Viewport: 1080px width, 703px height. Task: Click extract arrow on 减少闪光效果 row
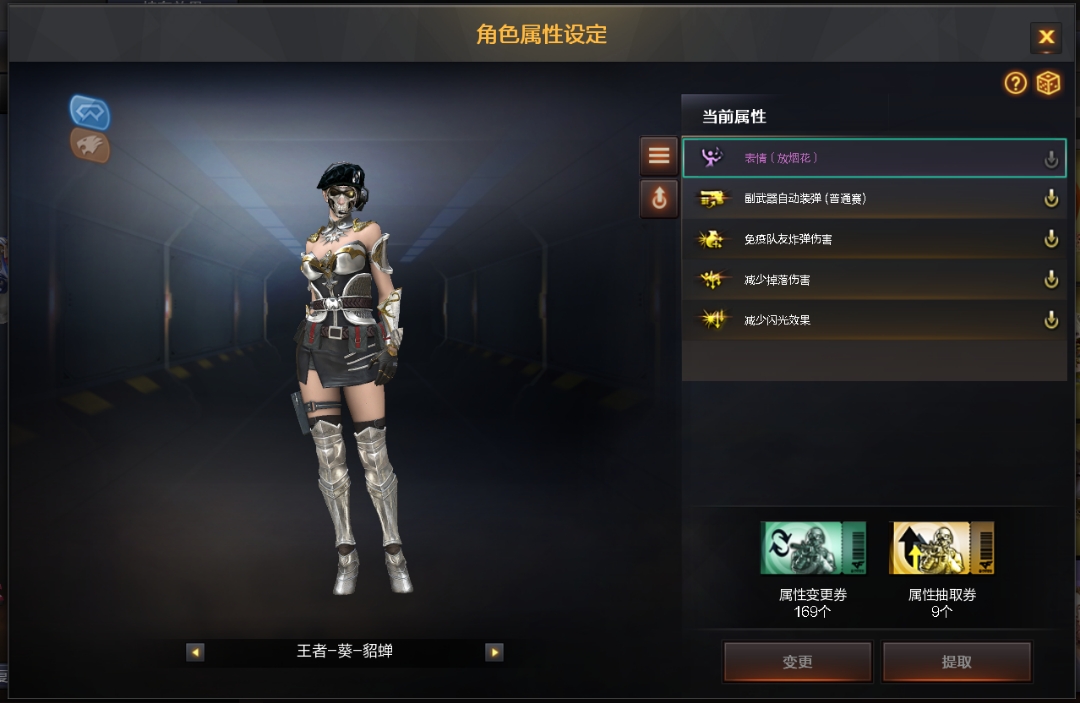pyautogui.click(x=1051, y=320)
